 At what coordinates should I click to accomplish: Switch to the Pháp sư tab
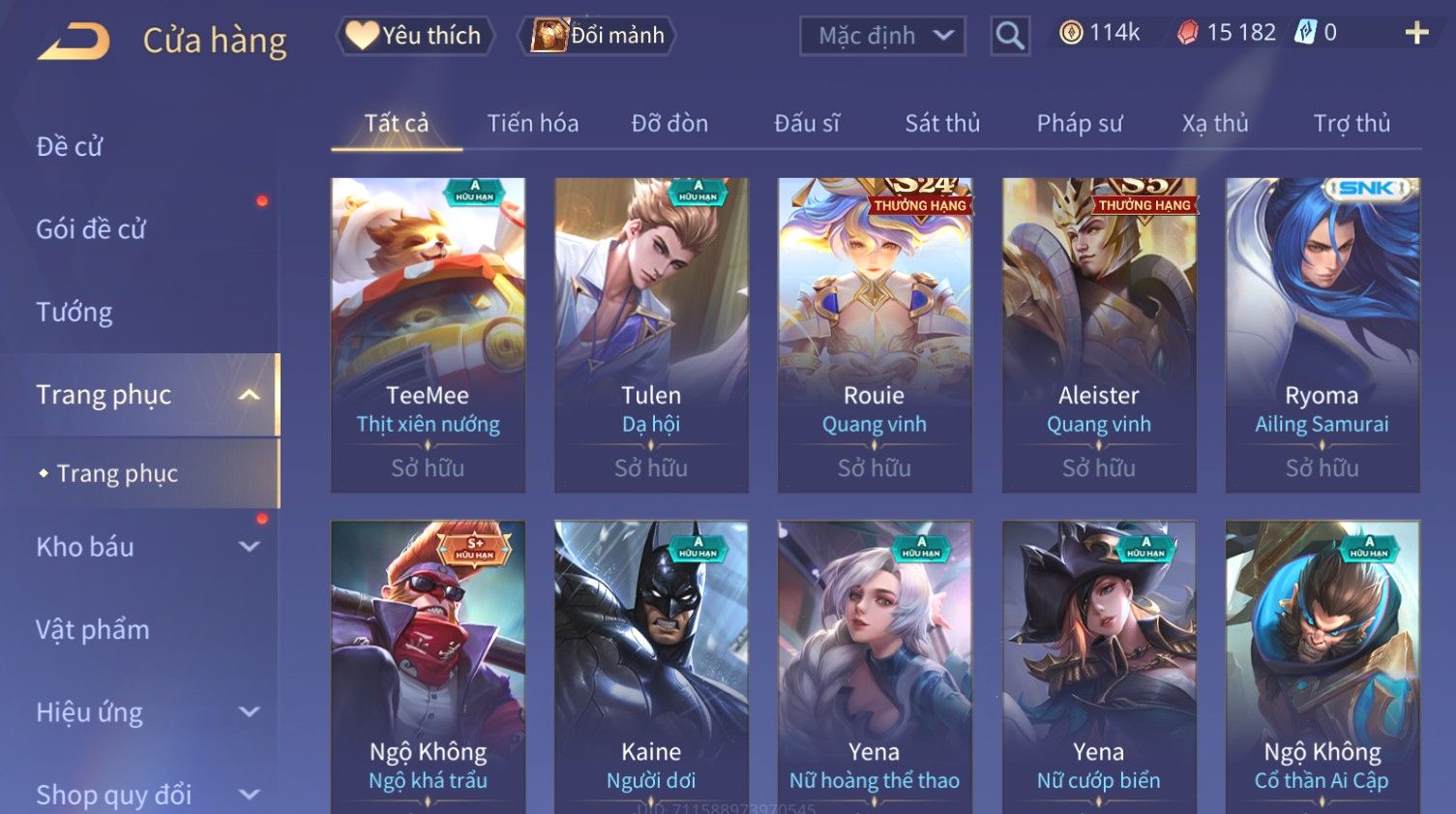[1080, 124]
